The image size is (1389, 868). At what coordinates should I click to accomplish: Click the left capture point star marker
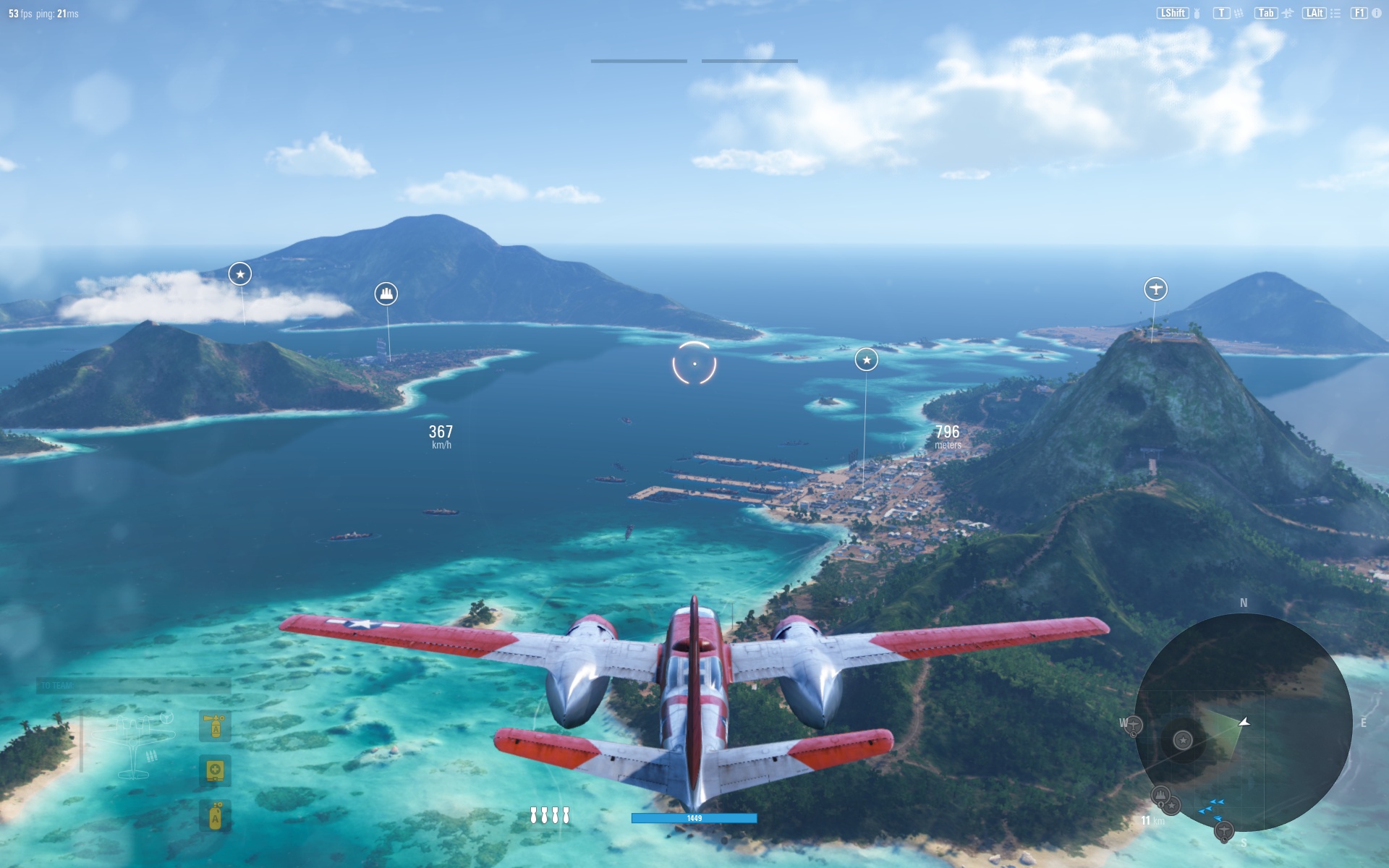pos(239,275)
